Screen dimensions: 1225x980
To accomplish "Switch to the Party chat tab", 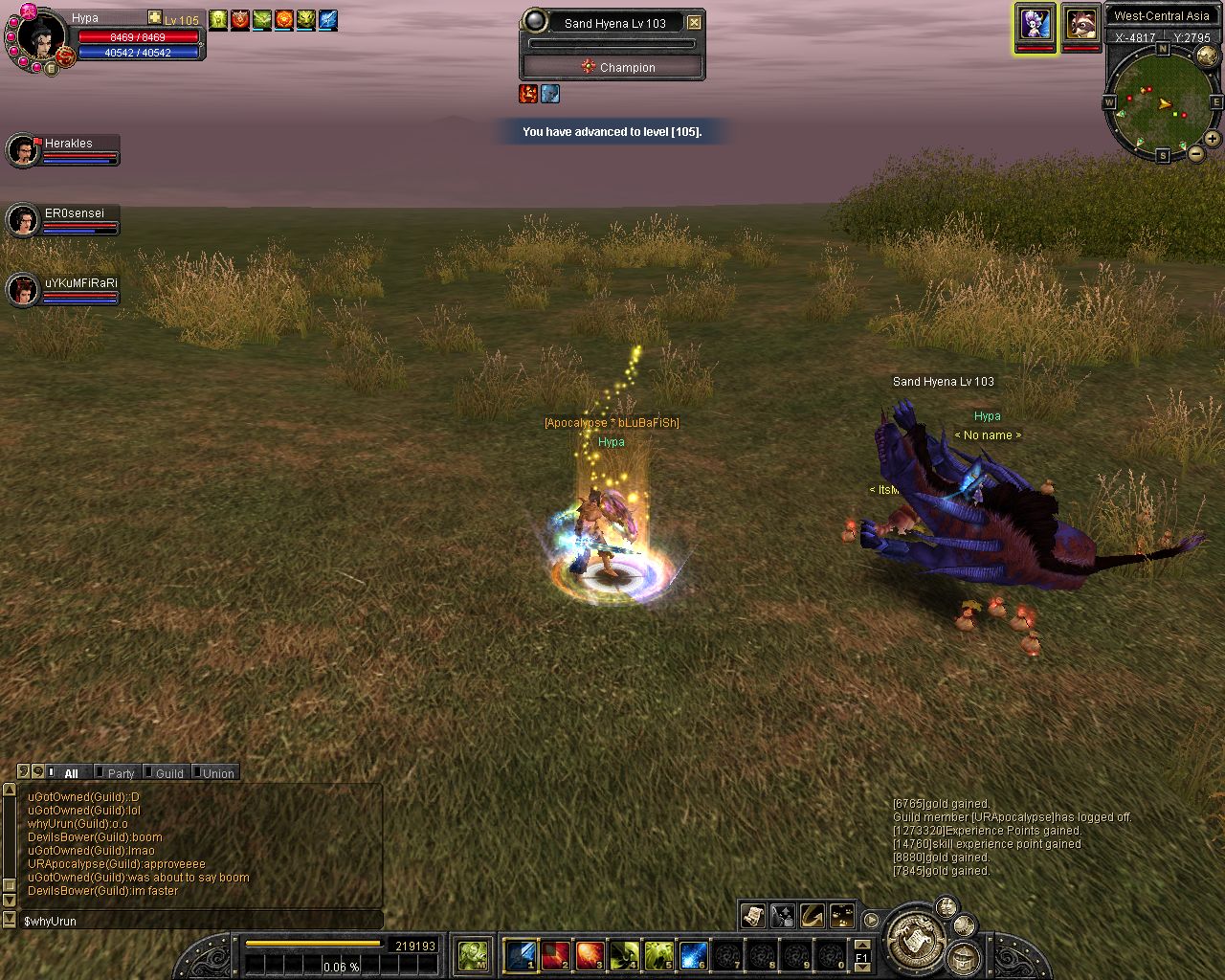I will pyautogui.click(x=121, y=773).
